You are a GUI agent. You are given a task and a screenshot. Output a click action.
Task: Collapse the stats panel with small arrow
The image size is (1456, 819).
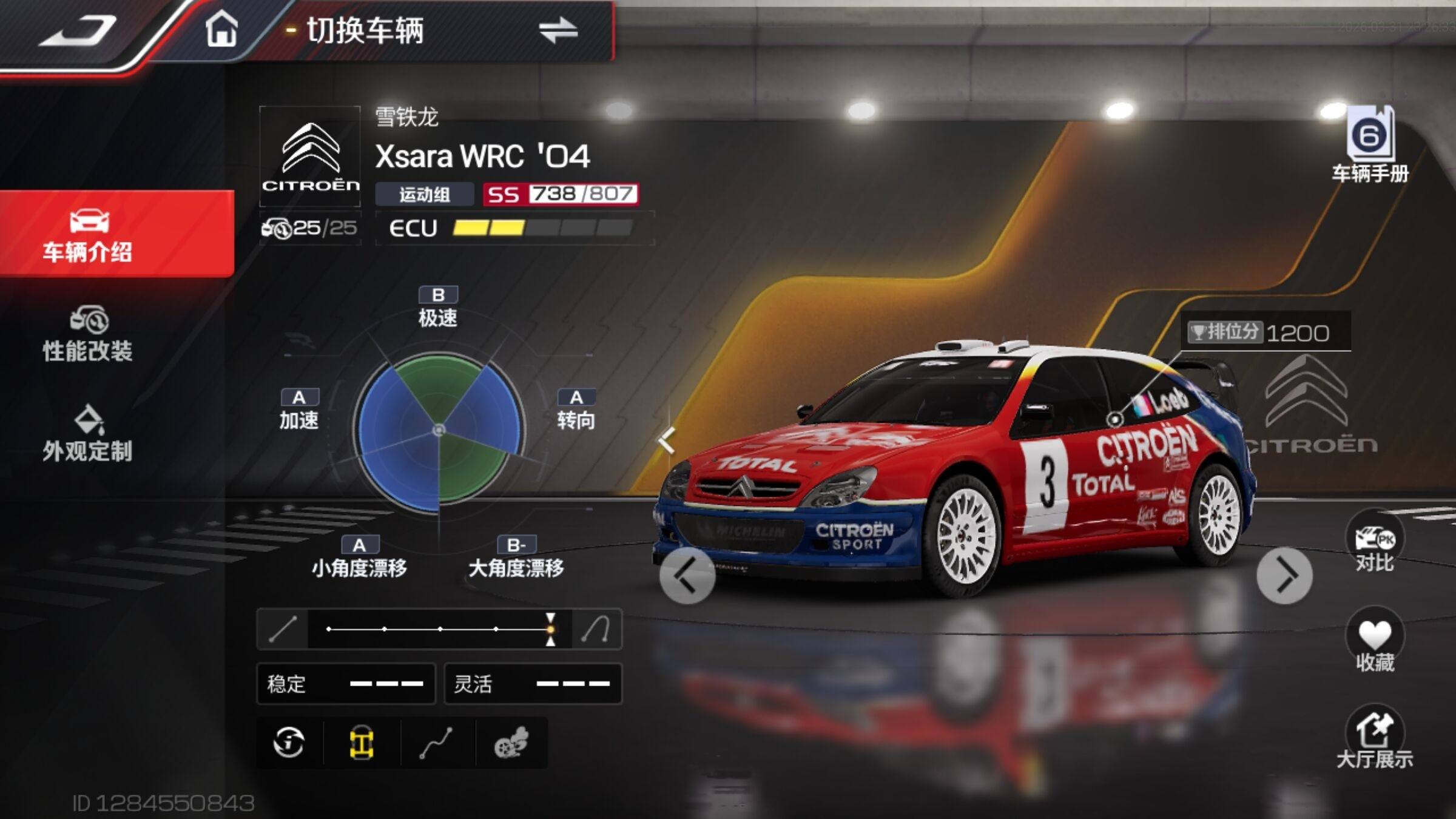(667, 440)
